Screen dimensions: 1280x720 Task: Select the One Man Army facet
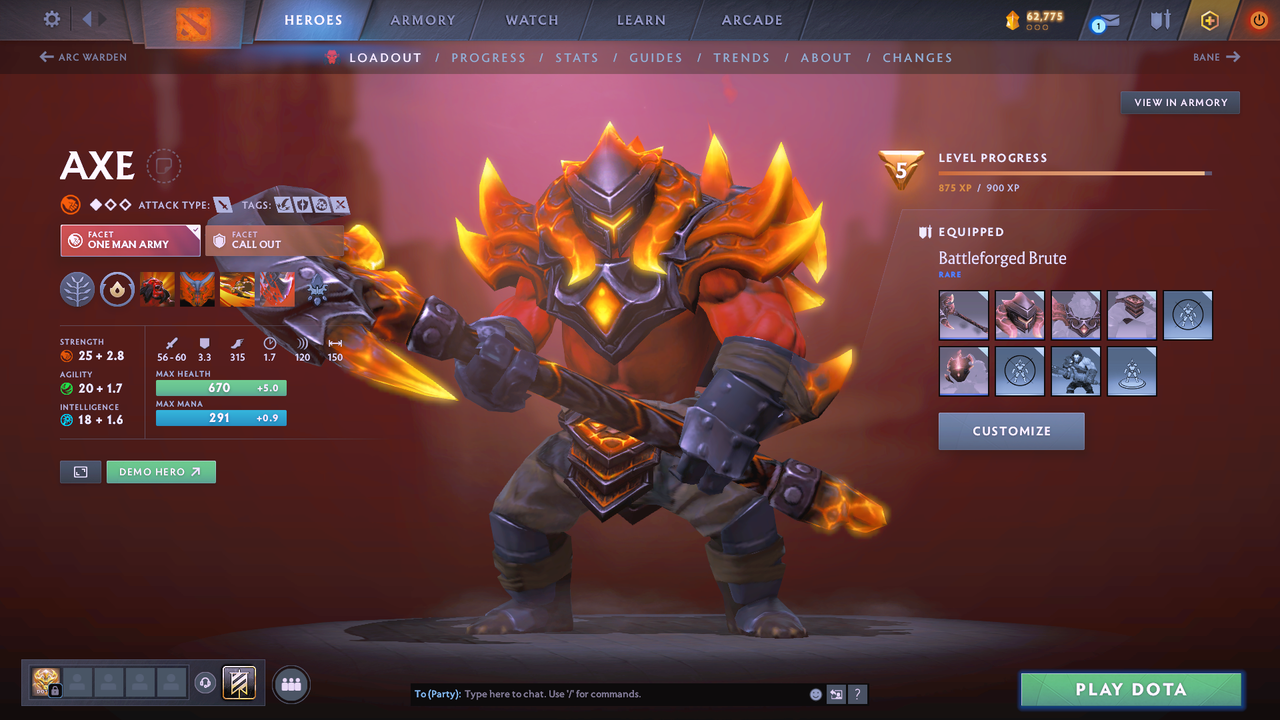[x=130, y=240]
